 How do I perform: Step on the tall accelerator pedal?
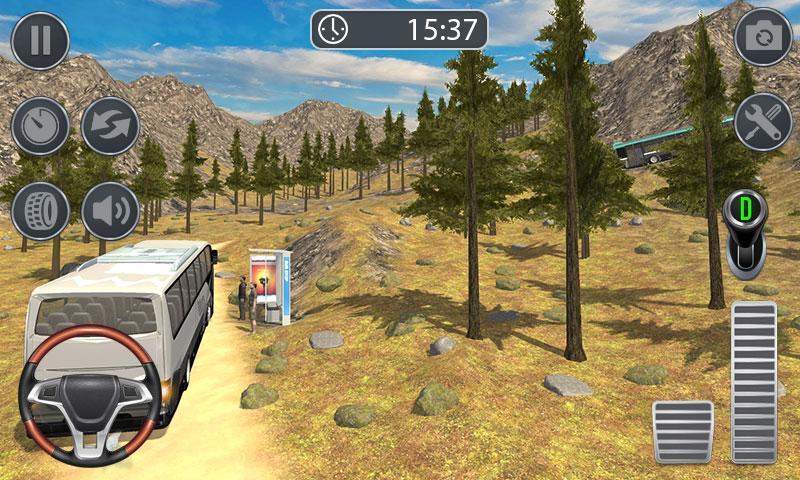pos(754,381)
